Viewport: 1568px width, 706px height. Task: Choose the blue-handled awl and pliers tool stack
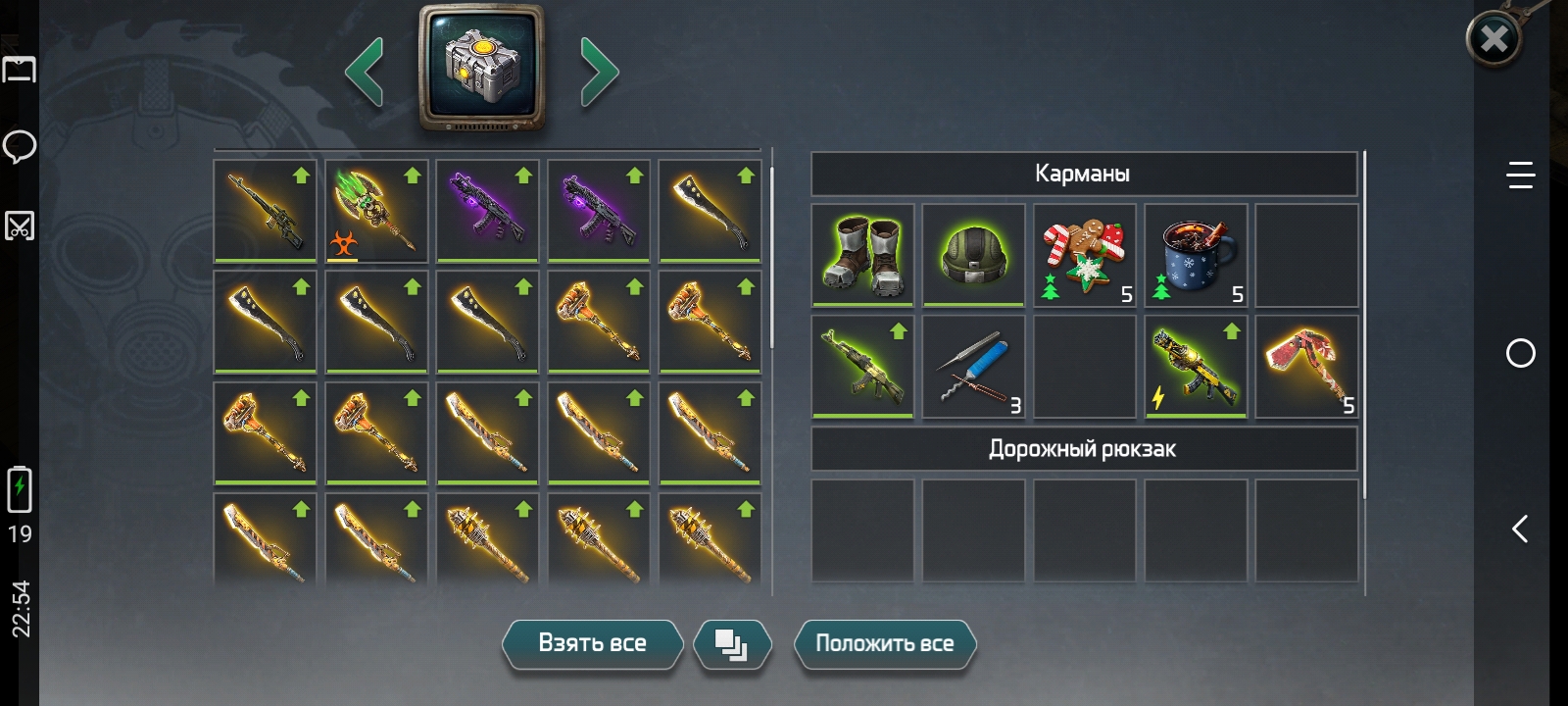tap(973, 367)
